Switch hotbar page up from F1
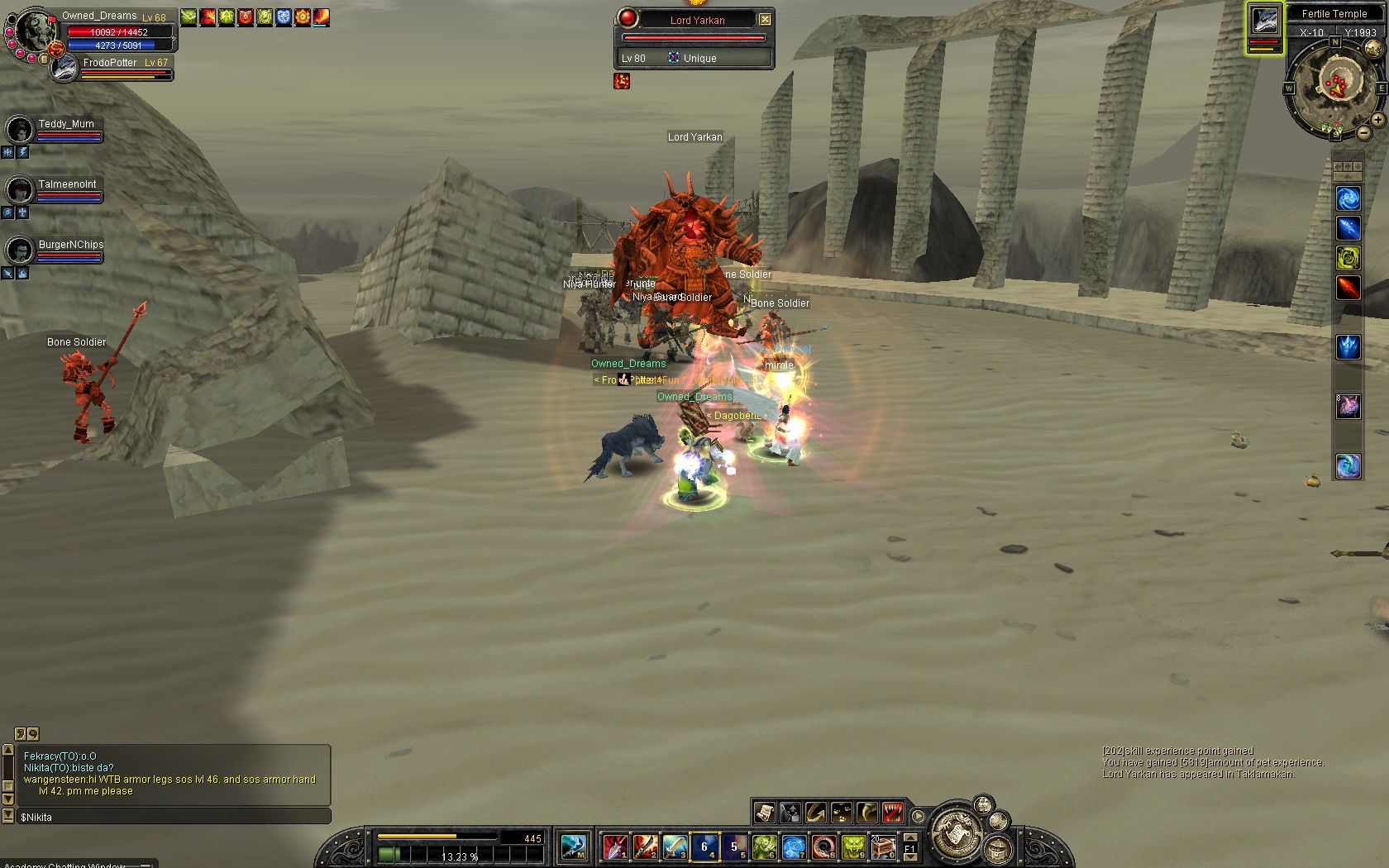1389x868 pixels. click(x=910, y=838)
